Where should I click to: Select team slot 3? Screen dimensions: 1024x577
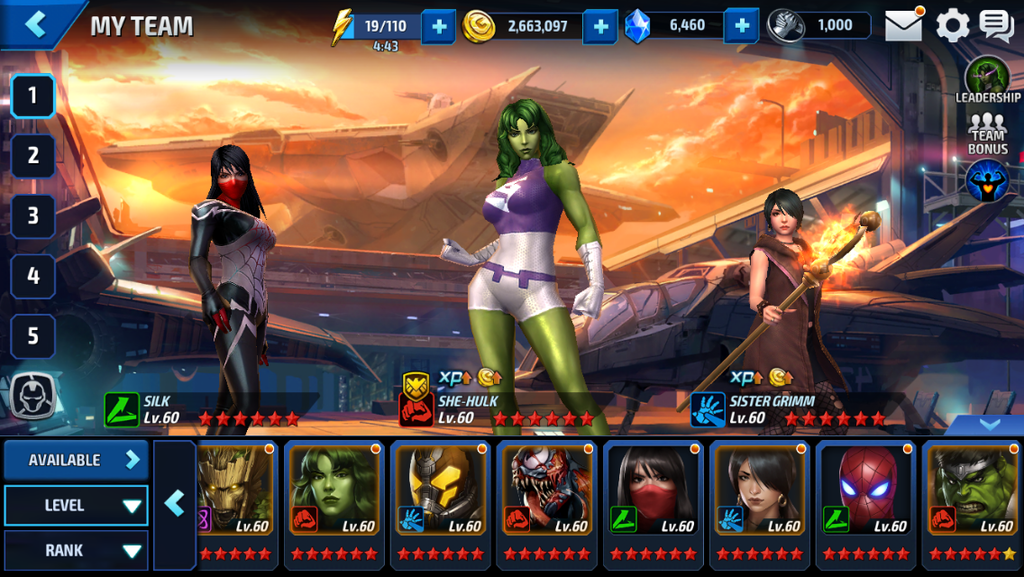[x=33, y=216]
